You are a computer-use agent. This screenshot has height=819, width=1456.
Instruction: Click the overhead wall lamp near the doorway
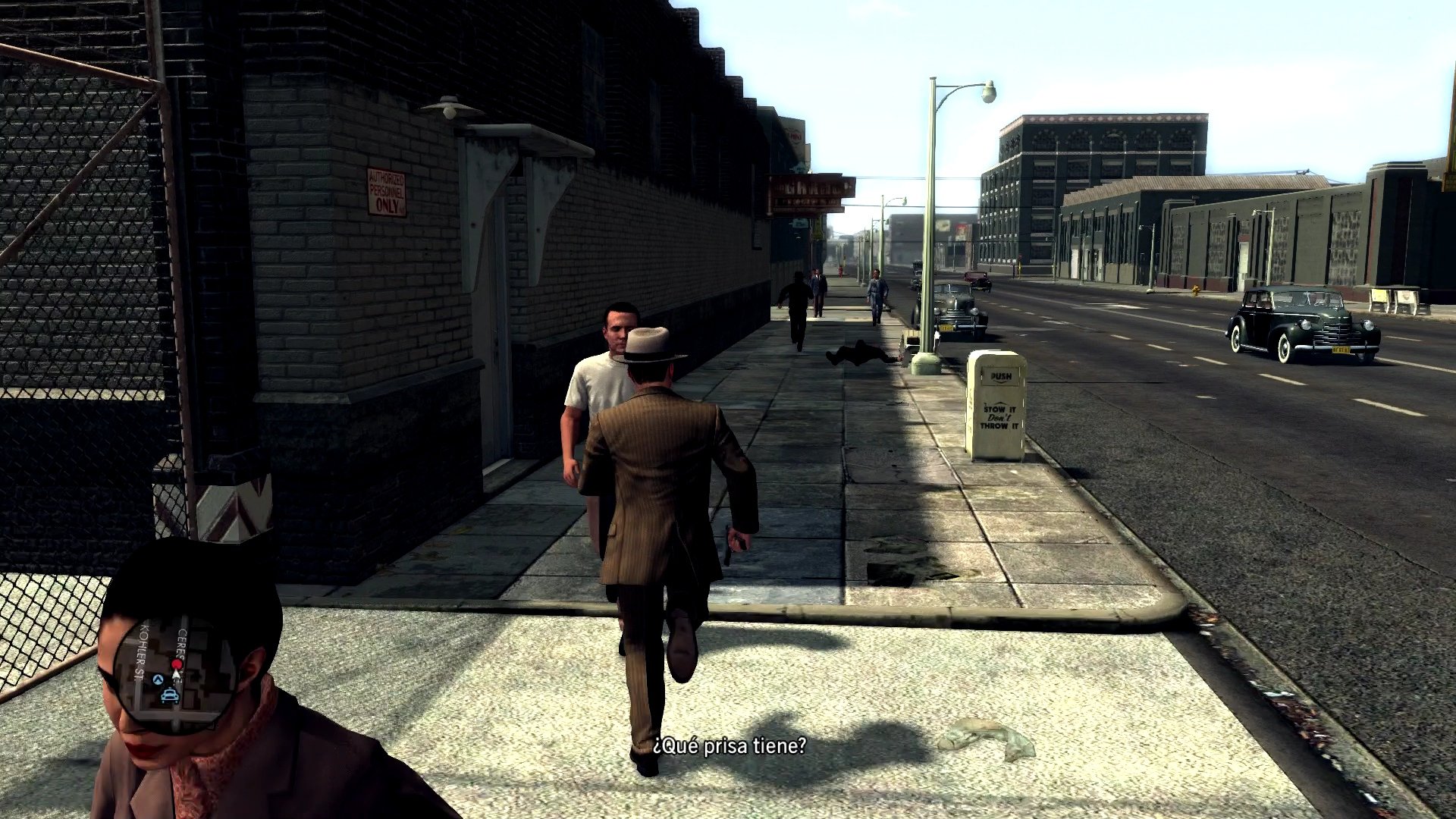[450, 106]
